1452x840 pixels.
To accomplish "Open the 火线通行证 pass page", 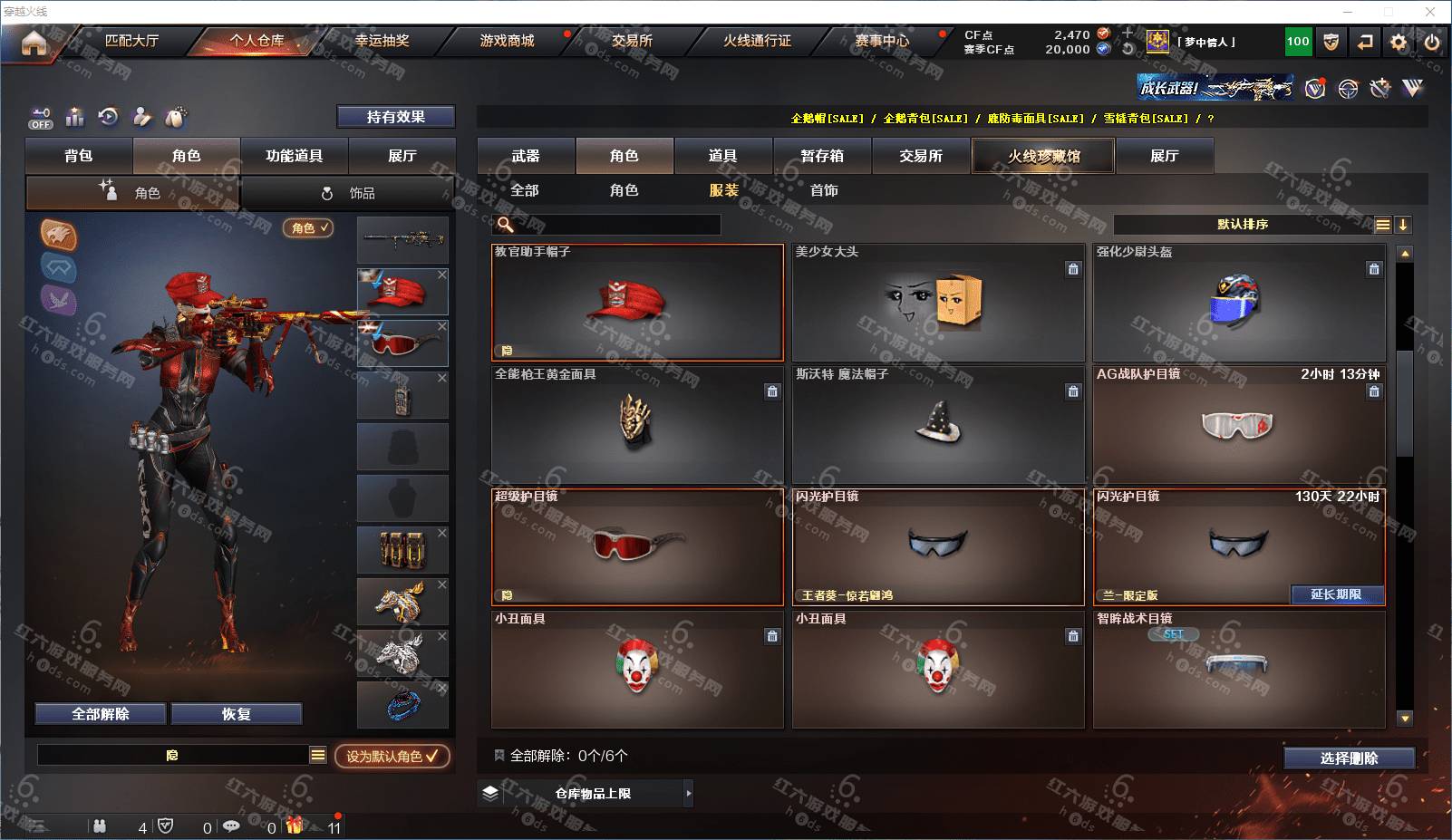I will click(x=757, y=41).
